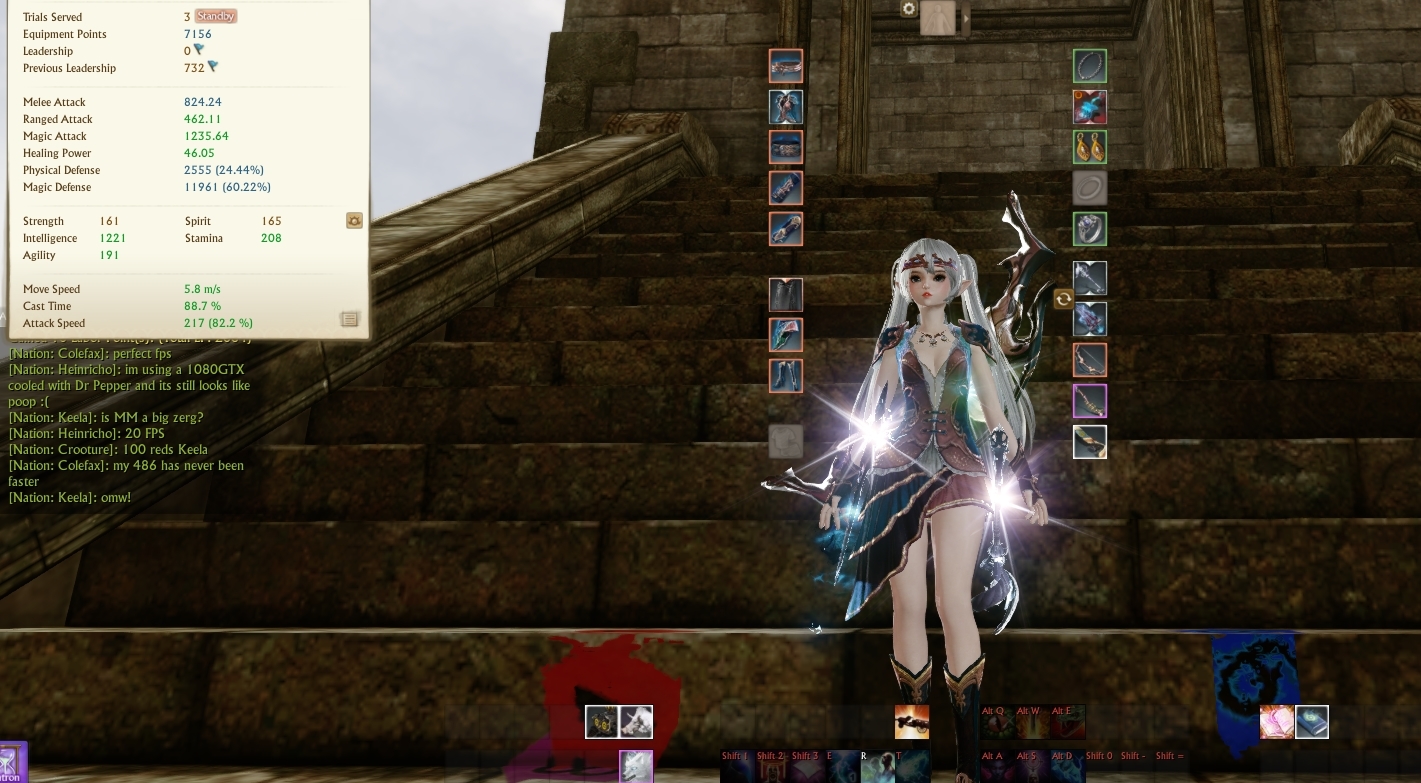Toggle the empty grayed-out undergarment slot
Viewport: 1421px width, 783px height.
[786, 442]
